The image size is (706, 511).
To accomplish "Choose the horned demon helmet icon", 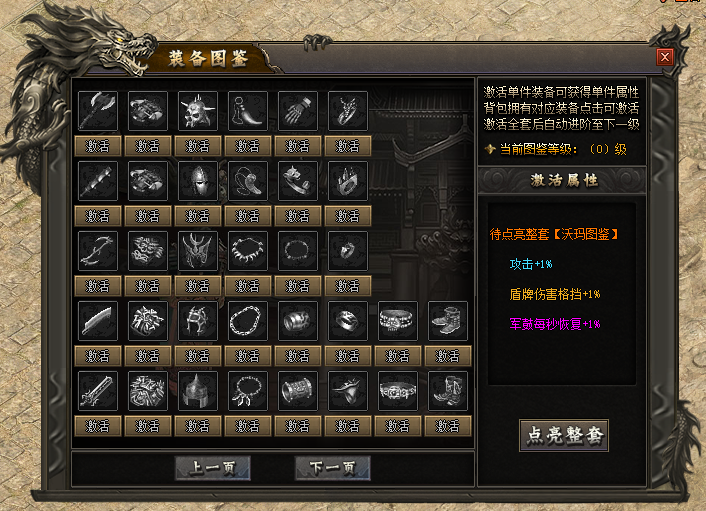I will (x=198, y=250).
